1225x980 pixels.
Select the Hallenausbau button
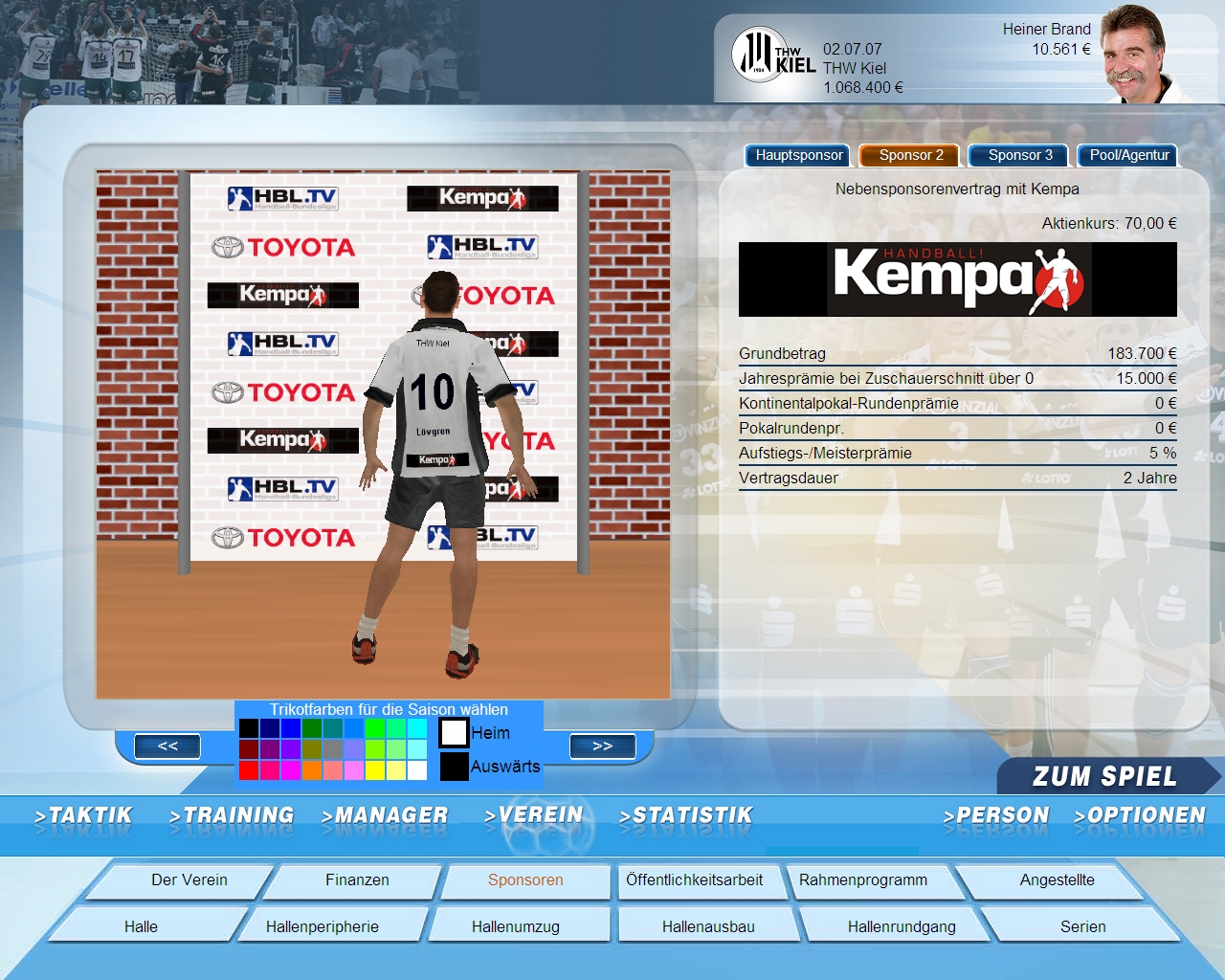708,926
